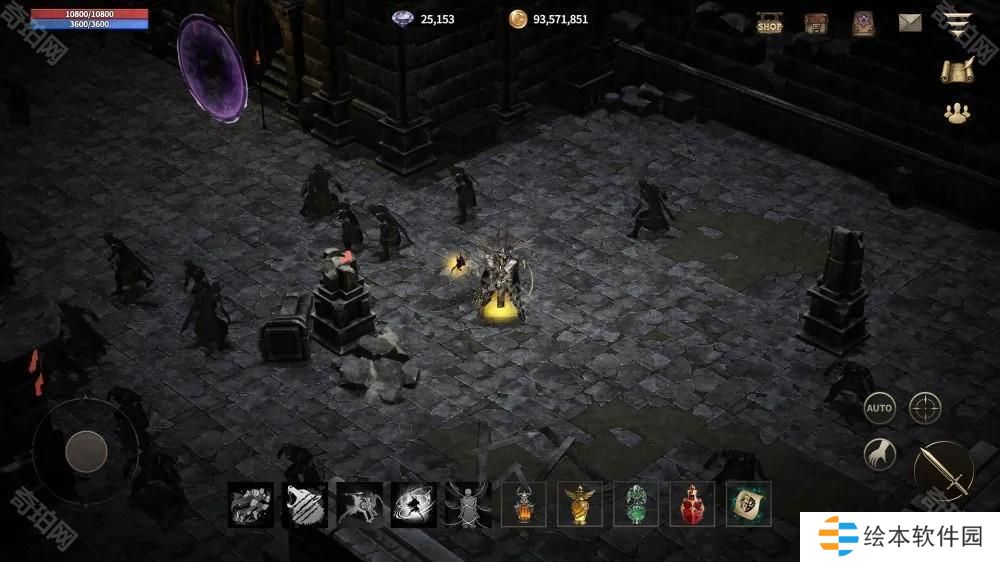Use the leaping beast skill
Viewport: 1000px width, 562px height.
(360, 505)
